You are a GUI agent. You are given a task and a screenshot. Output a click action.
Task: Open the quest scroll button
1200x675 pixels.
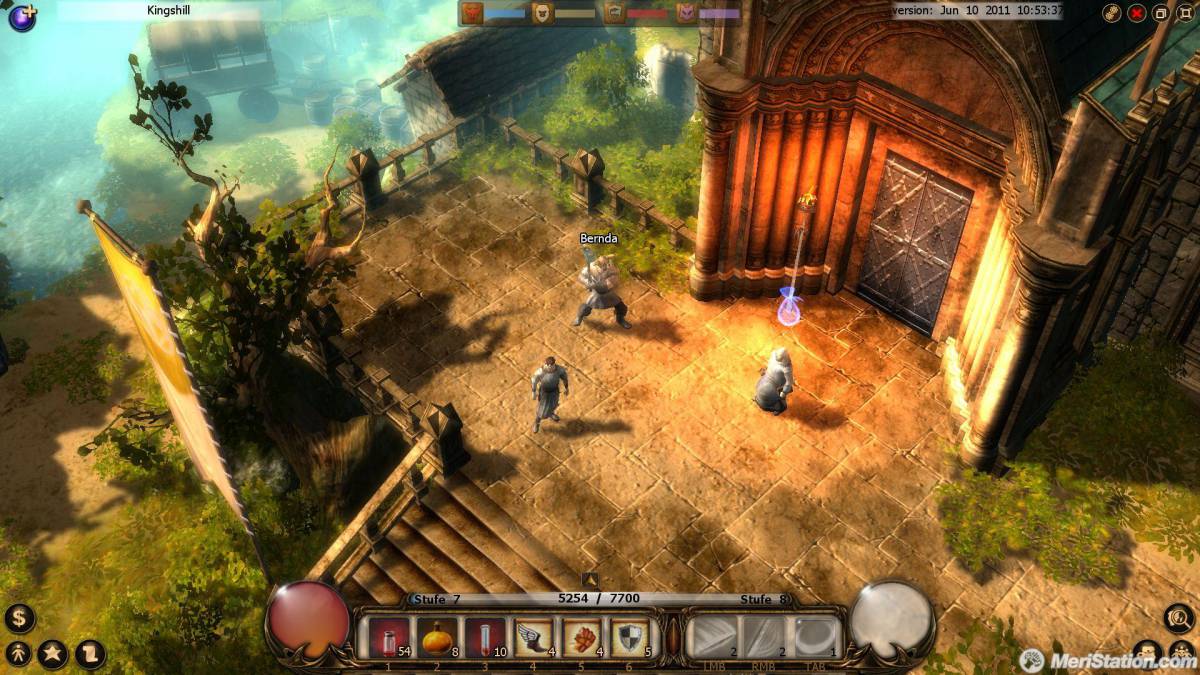90,654
